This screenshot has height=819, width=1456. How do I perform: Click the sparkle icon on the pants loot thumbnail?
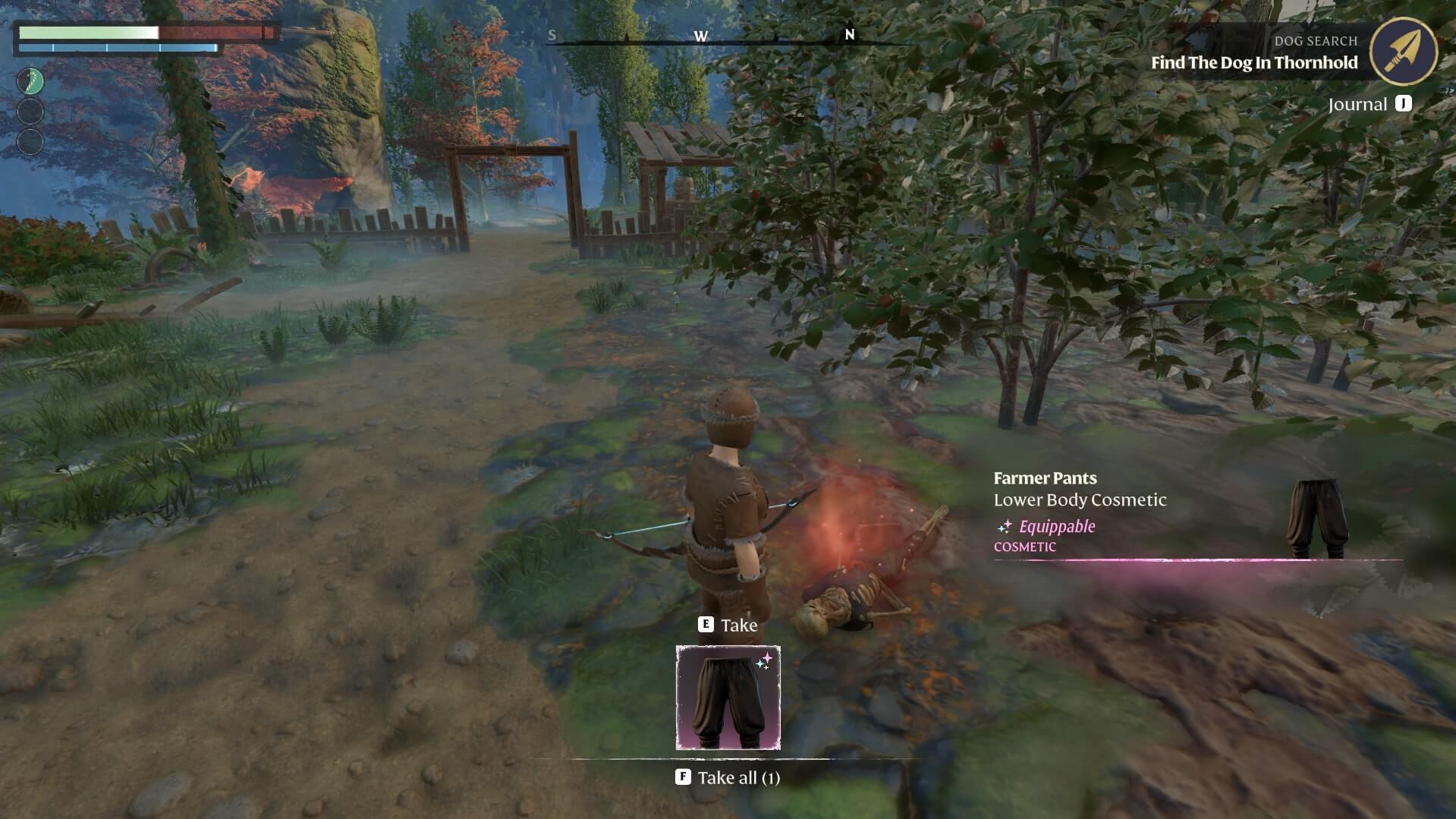pos(764,662)
